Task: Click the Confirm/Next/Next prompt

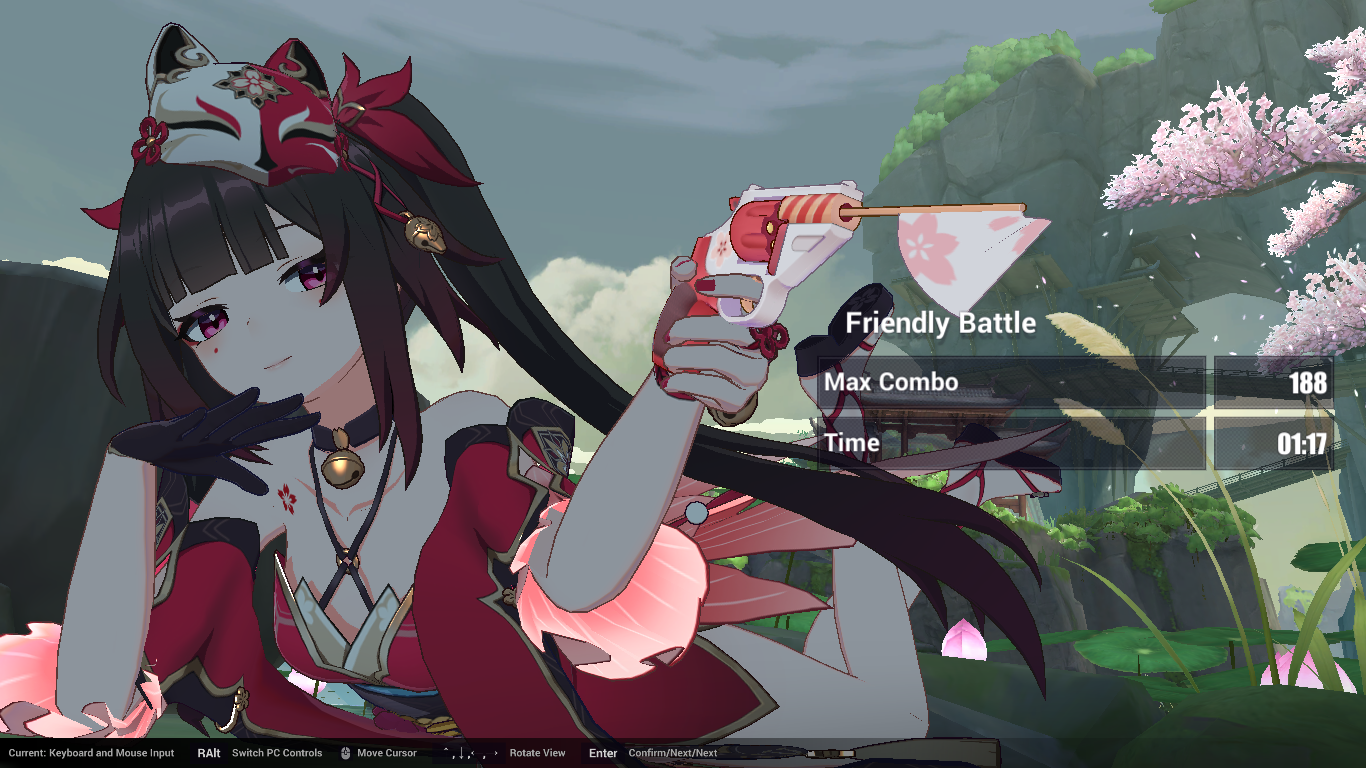Action: click(x=673, y=754)
